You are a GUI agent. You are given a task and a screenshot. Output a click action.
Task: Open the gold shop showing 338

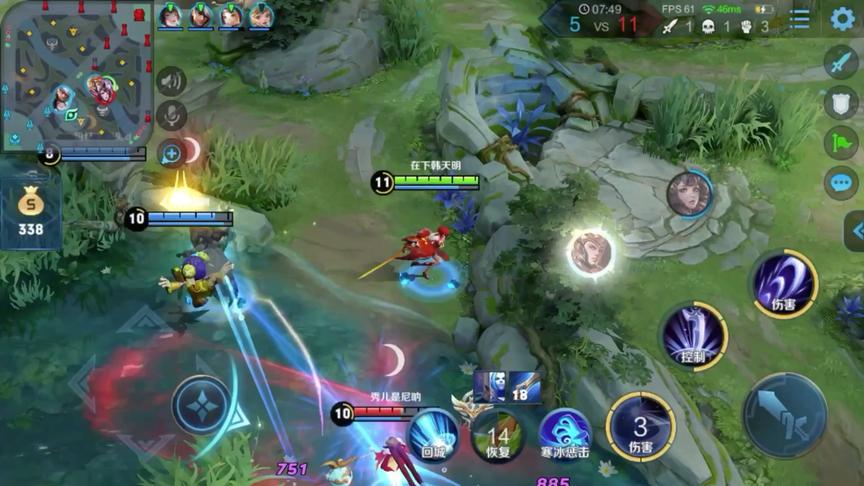30,211
